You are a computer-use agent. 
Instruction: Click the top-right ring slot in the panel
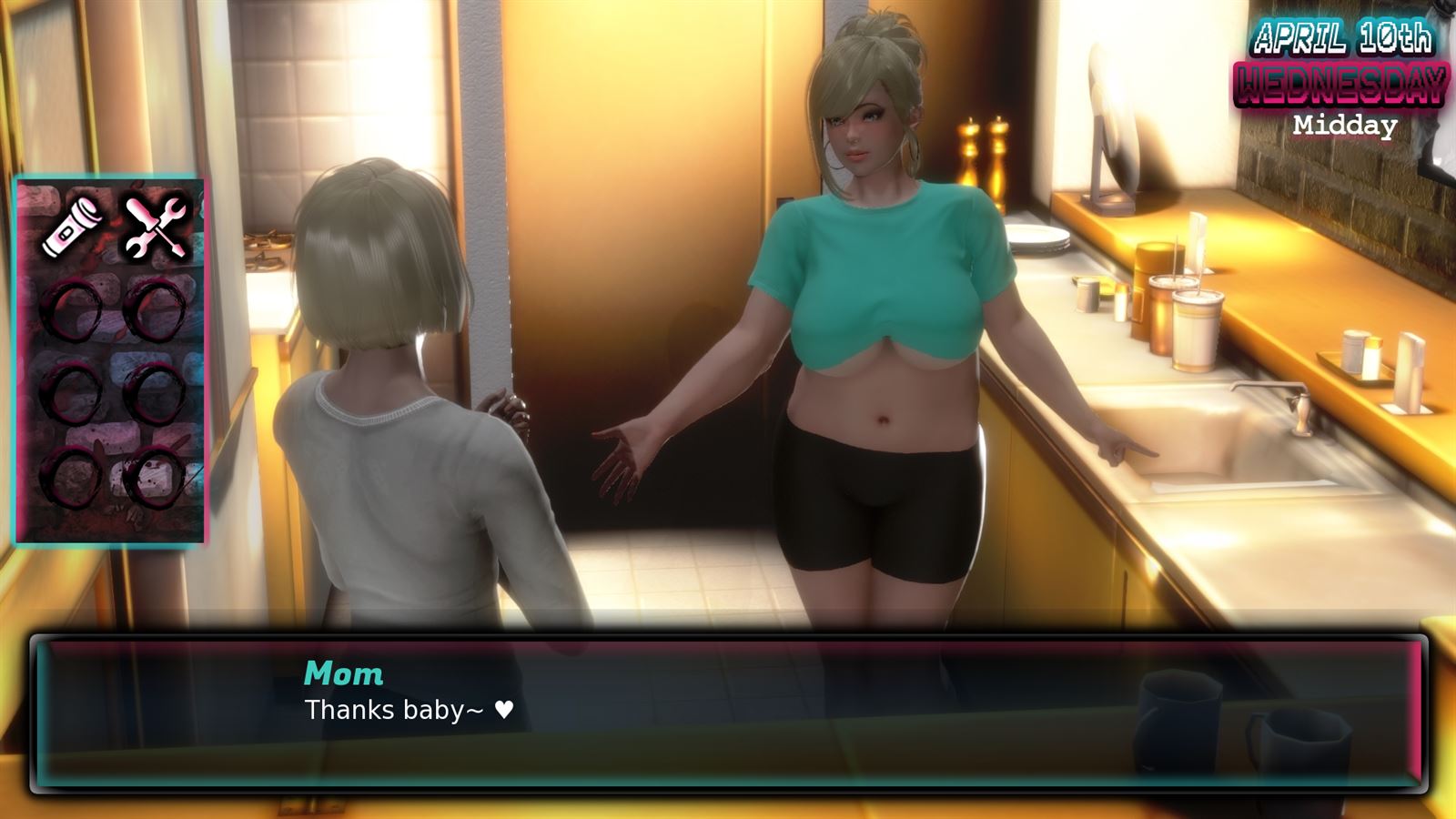pos(153,309)
